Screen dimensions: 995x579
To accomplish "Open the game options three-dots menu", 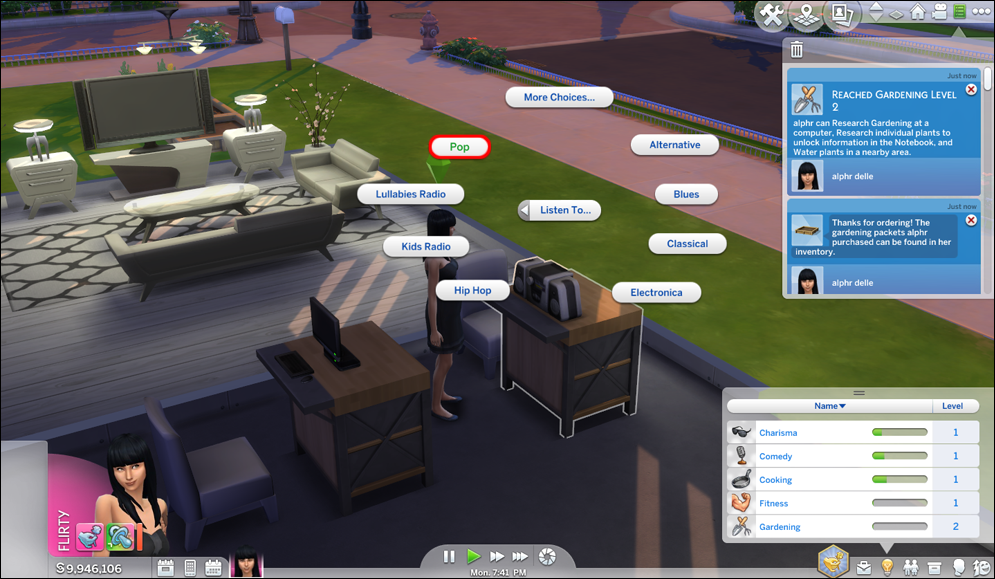I will (x=981, y=12).
